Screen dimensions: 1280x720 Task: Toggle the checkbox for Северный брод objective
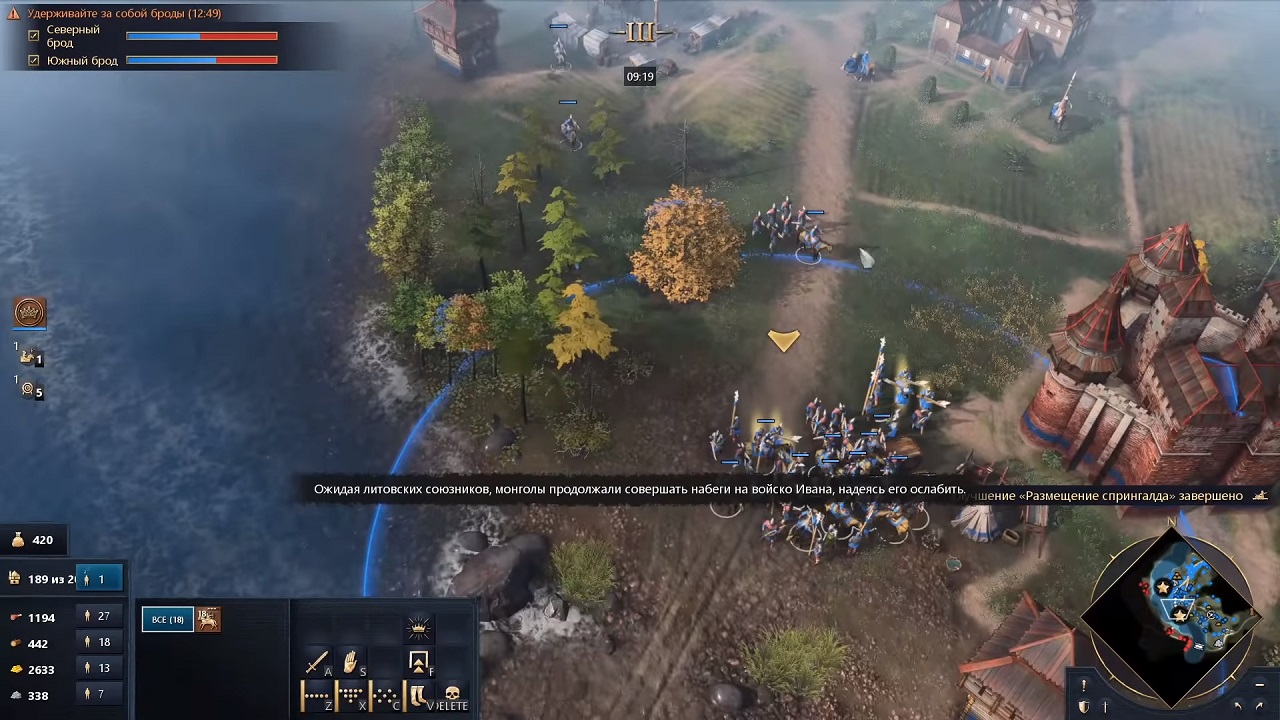coord(34,36)
